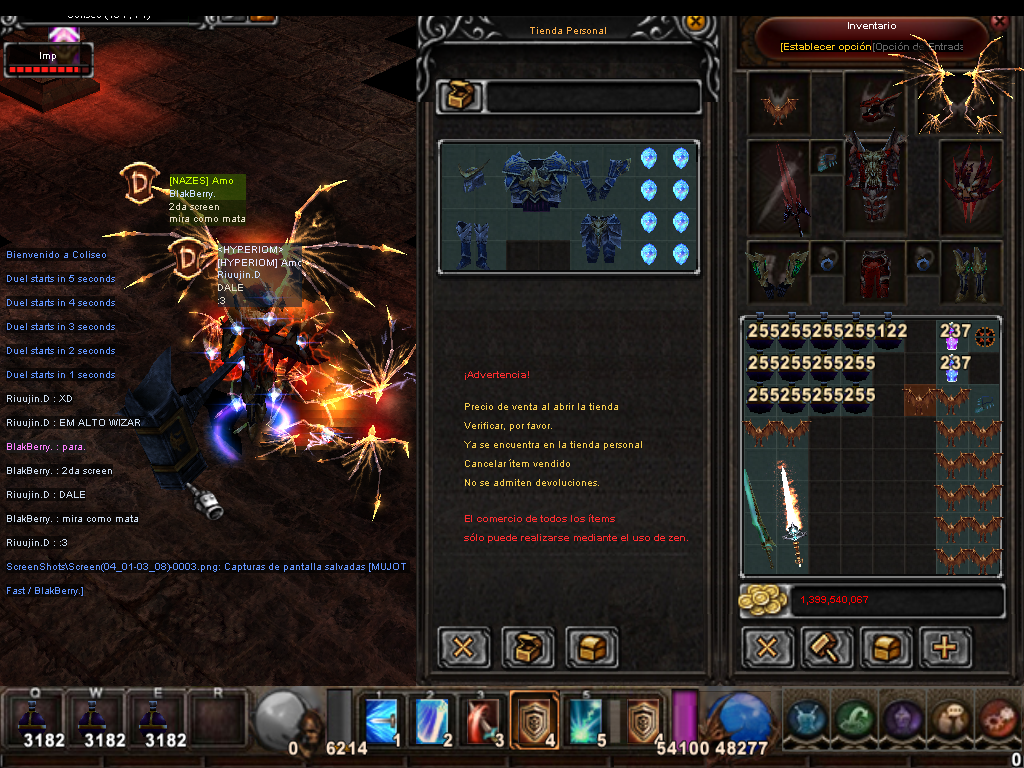Close the Tienda Personal window
This screenshot has height=768, width=1024.
point(696,20)
